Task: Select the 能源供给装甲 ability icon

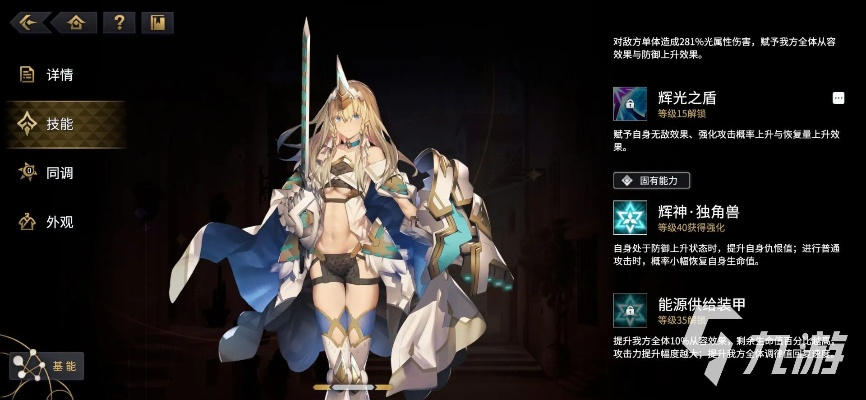Action: point(630,310)
